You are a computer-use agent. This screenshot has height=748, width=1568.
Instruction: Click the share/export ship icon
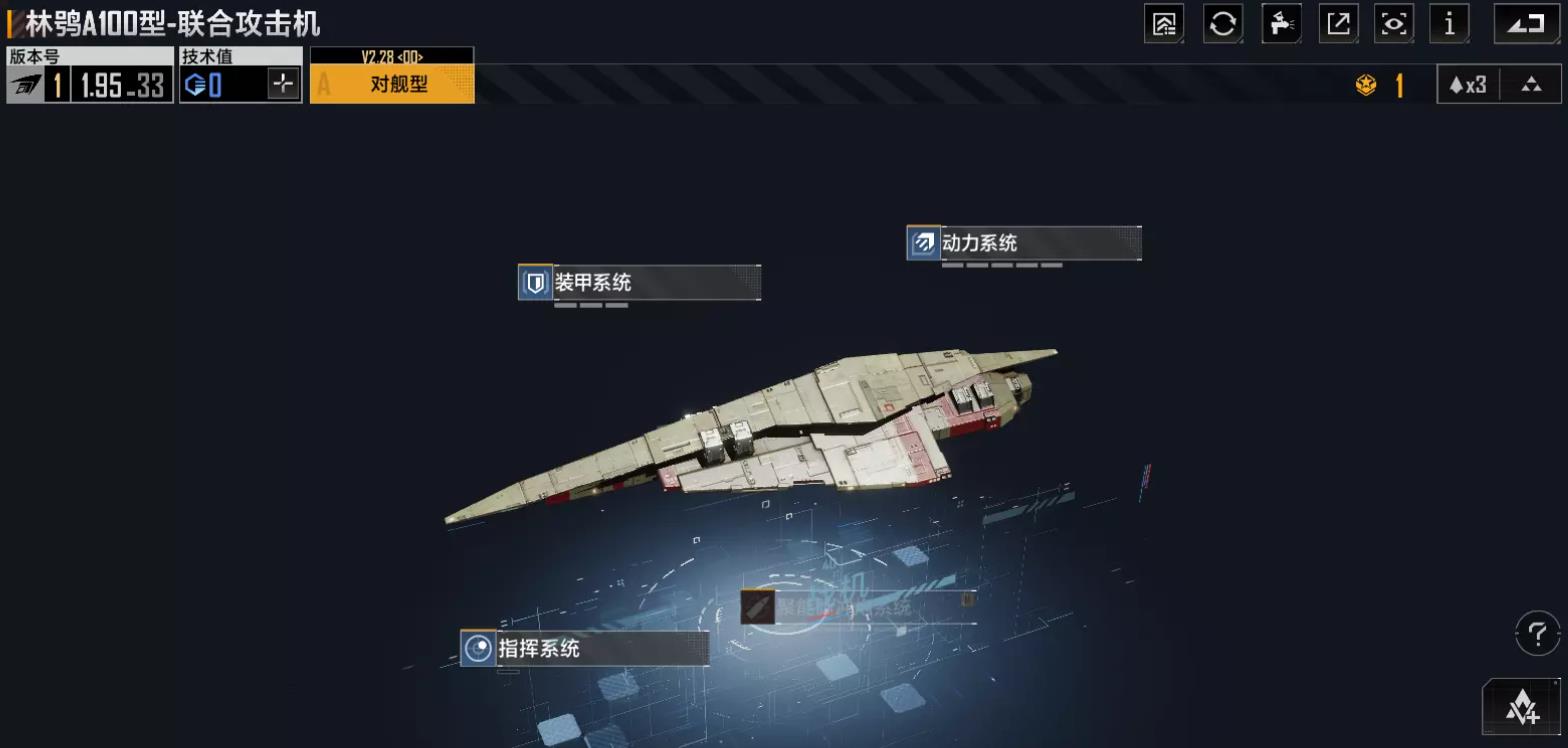coord(1339,24)
